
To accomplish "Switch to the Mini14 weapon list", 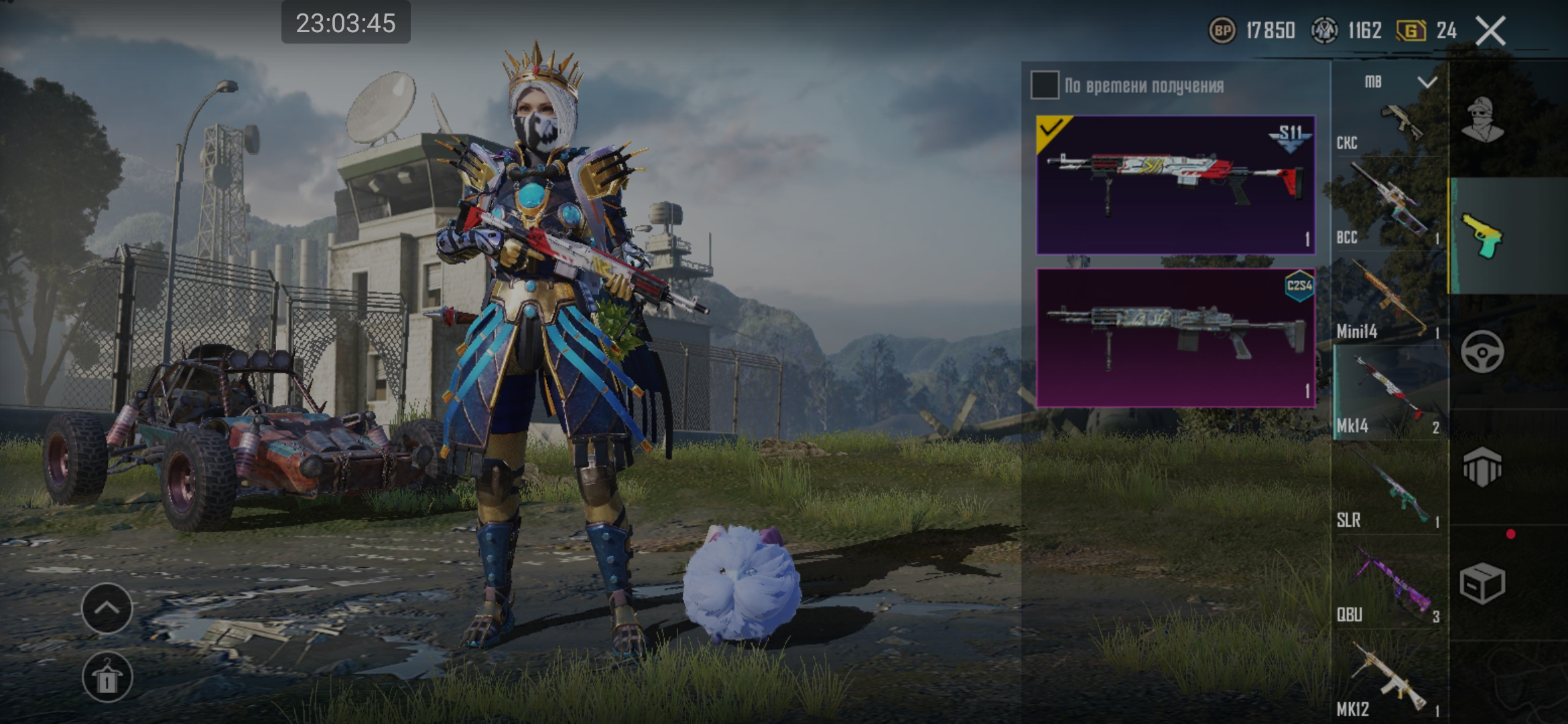I will click(1388, 298).
